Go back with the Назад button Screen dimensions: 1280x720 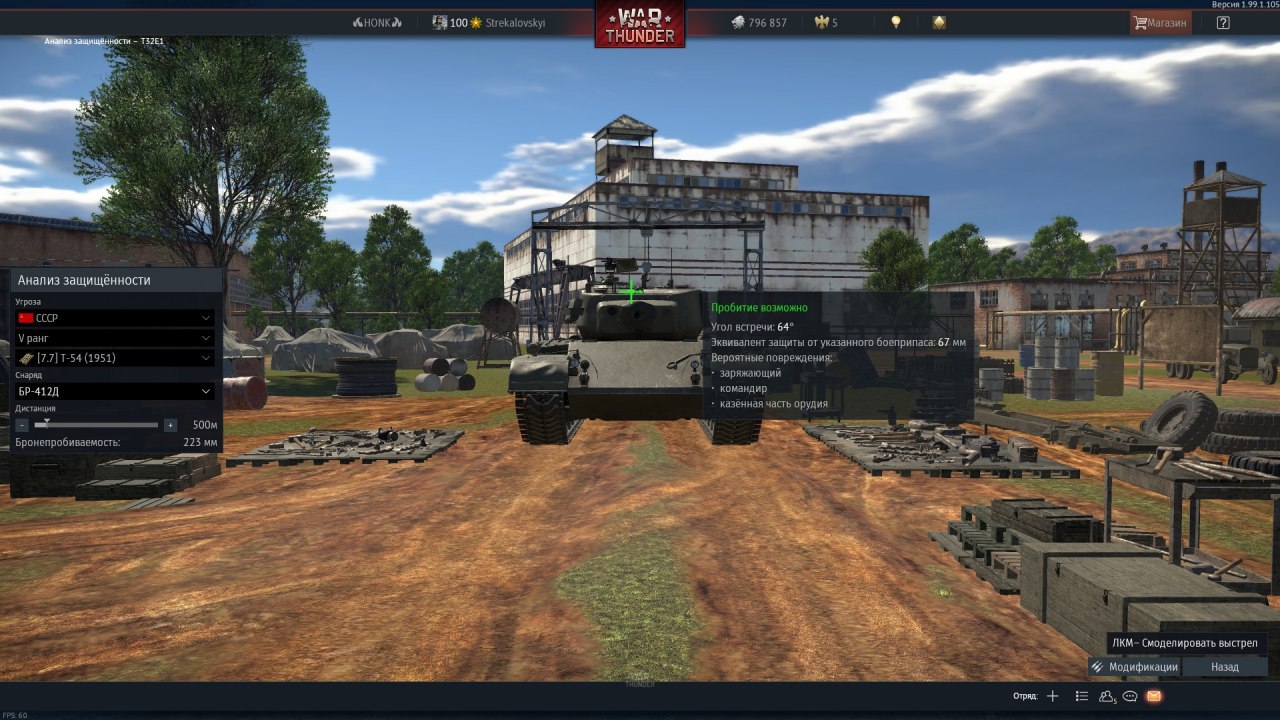[1224, 667]
